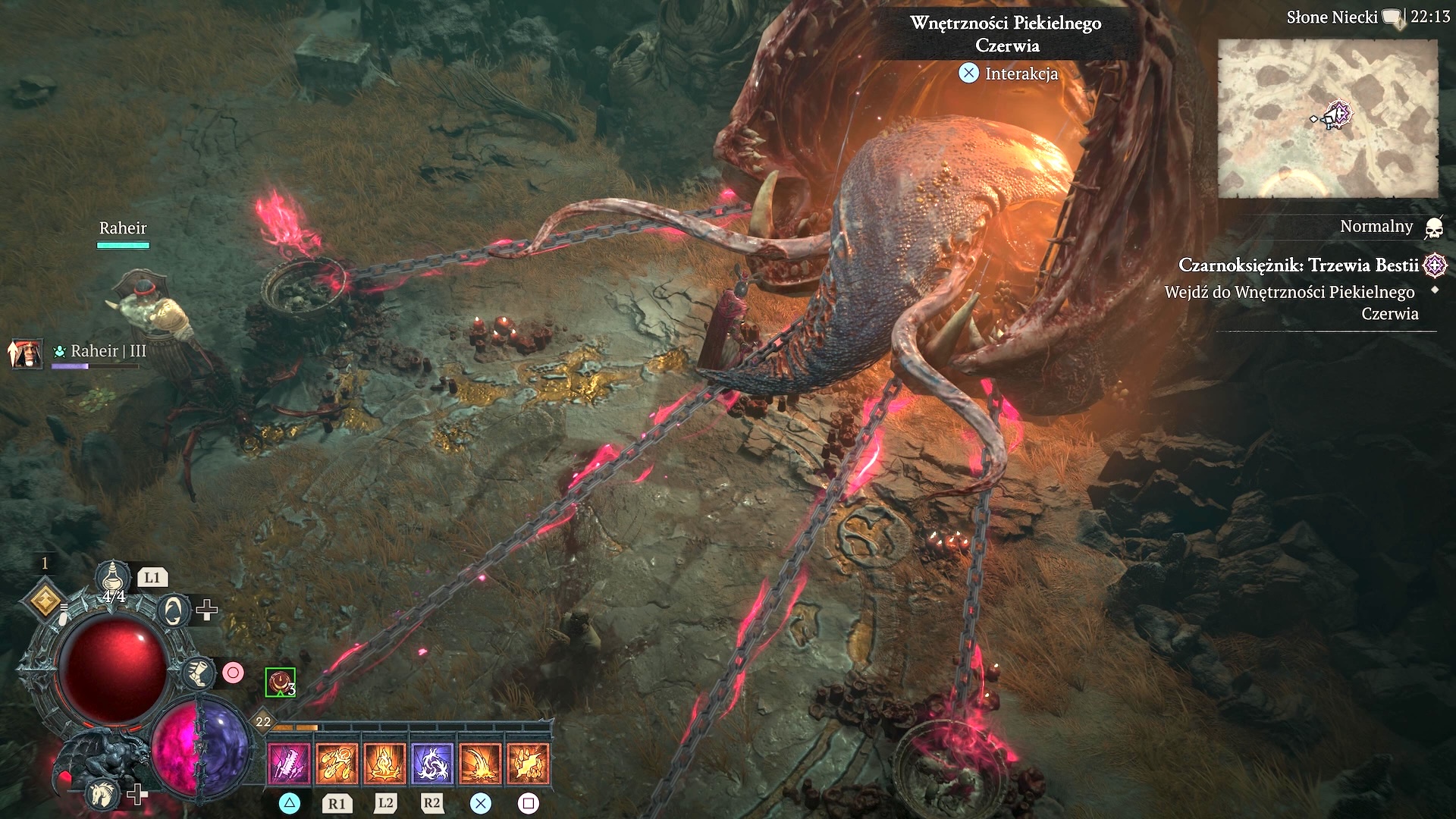Viewport: 1456px width, 819px height.
Task: Click the gold diamond level-up icon
Action: [45, 601]
